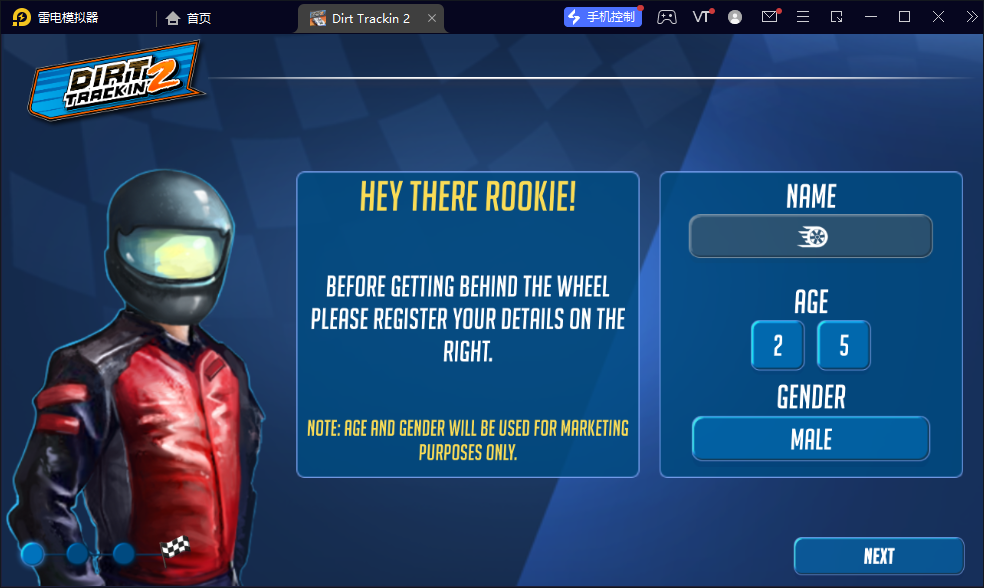Toggle the Male gender button
The image size is (984, 588).
point(810,439)
